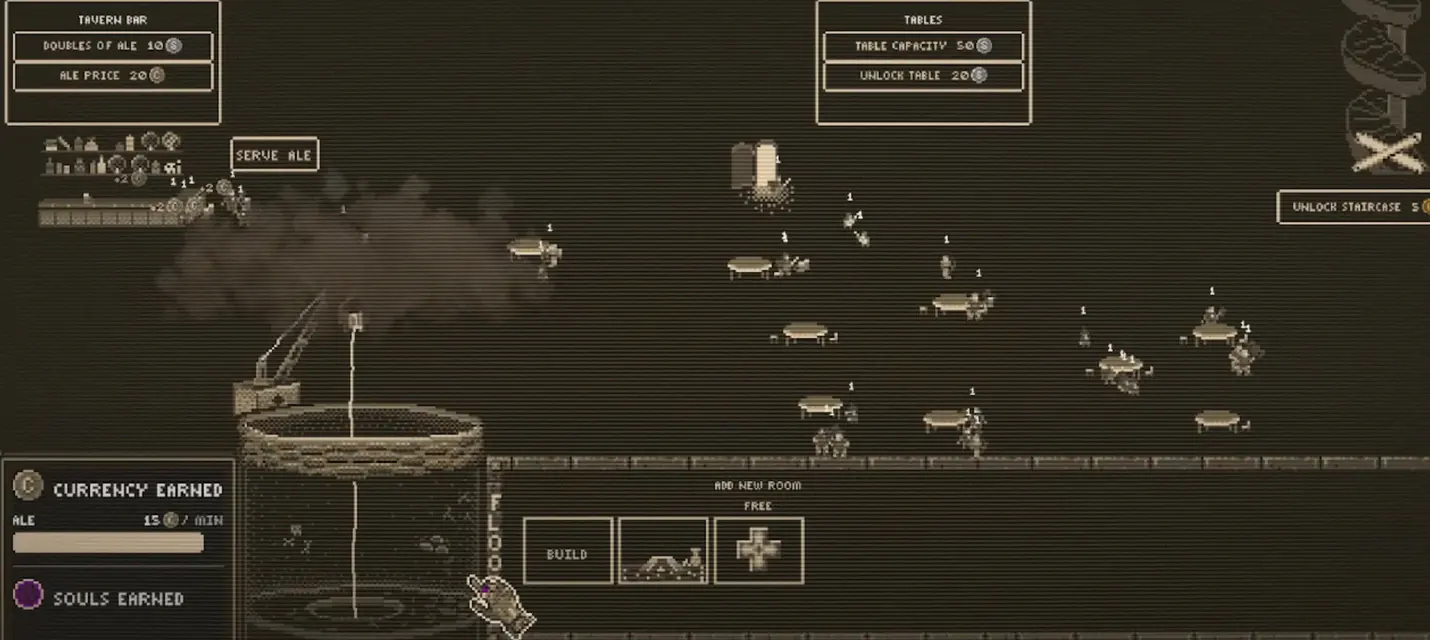This screenshot has width=1430, height=640.
Task: Click the Serve Ale button
Action: pos(274,155)
